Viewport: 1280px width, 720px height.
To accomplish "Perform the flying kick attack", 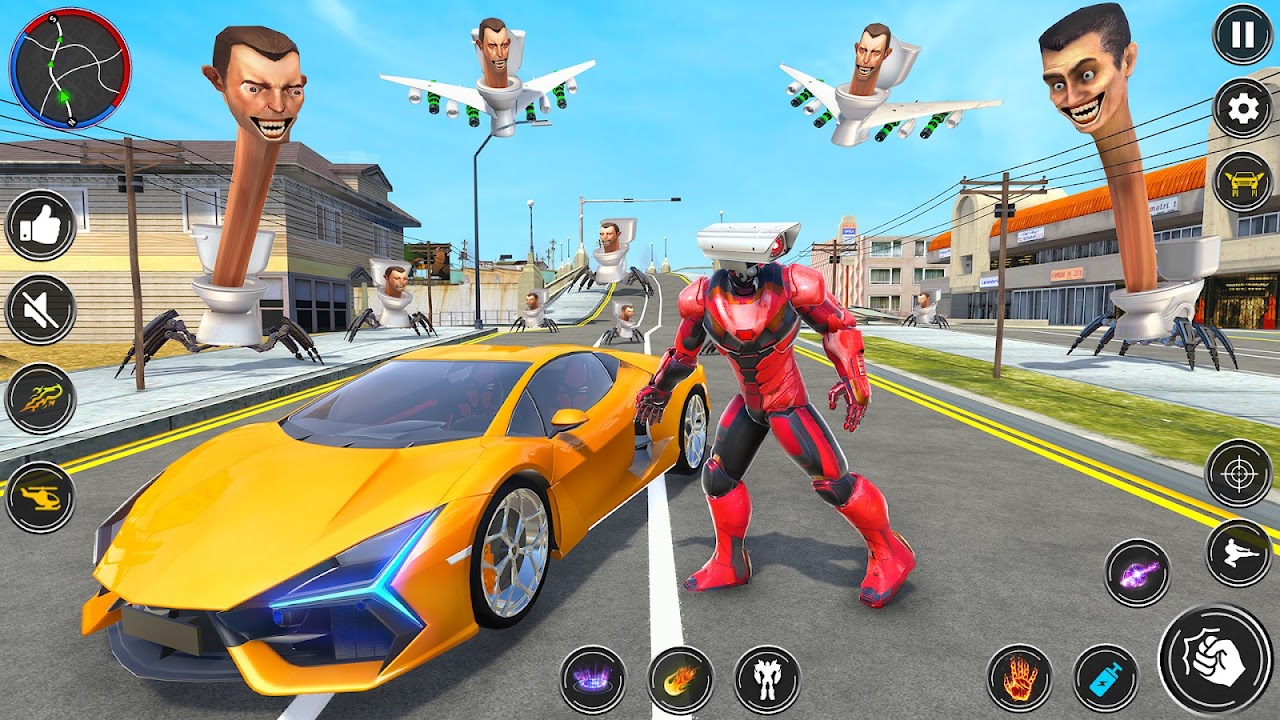I will click(1238, 553).
